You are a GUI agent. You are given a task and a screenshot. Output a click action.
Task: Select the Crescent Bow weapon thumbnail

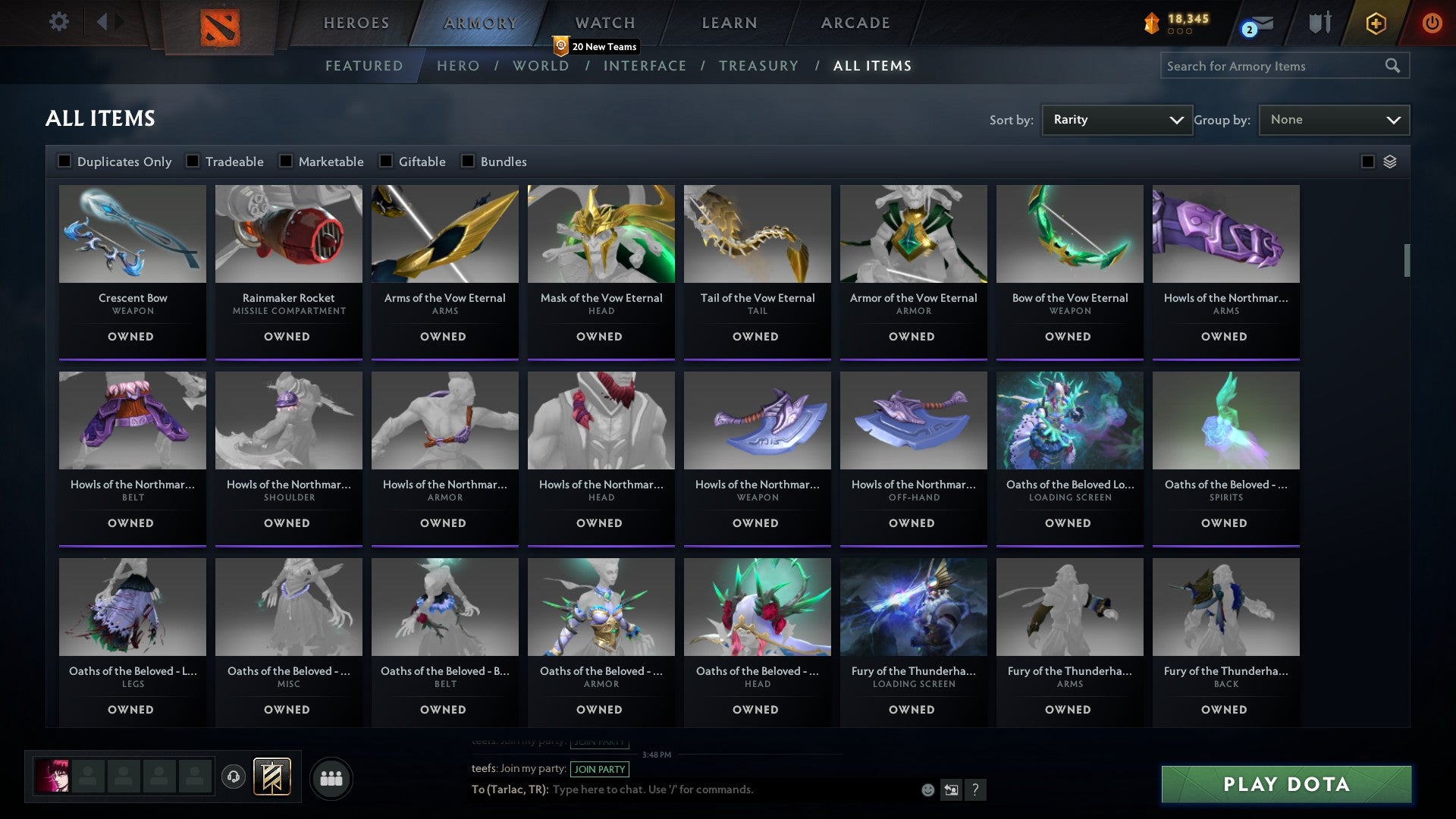[132, 235]
